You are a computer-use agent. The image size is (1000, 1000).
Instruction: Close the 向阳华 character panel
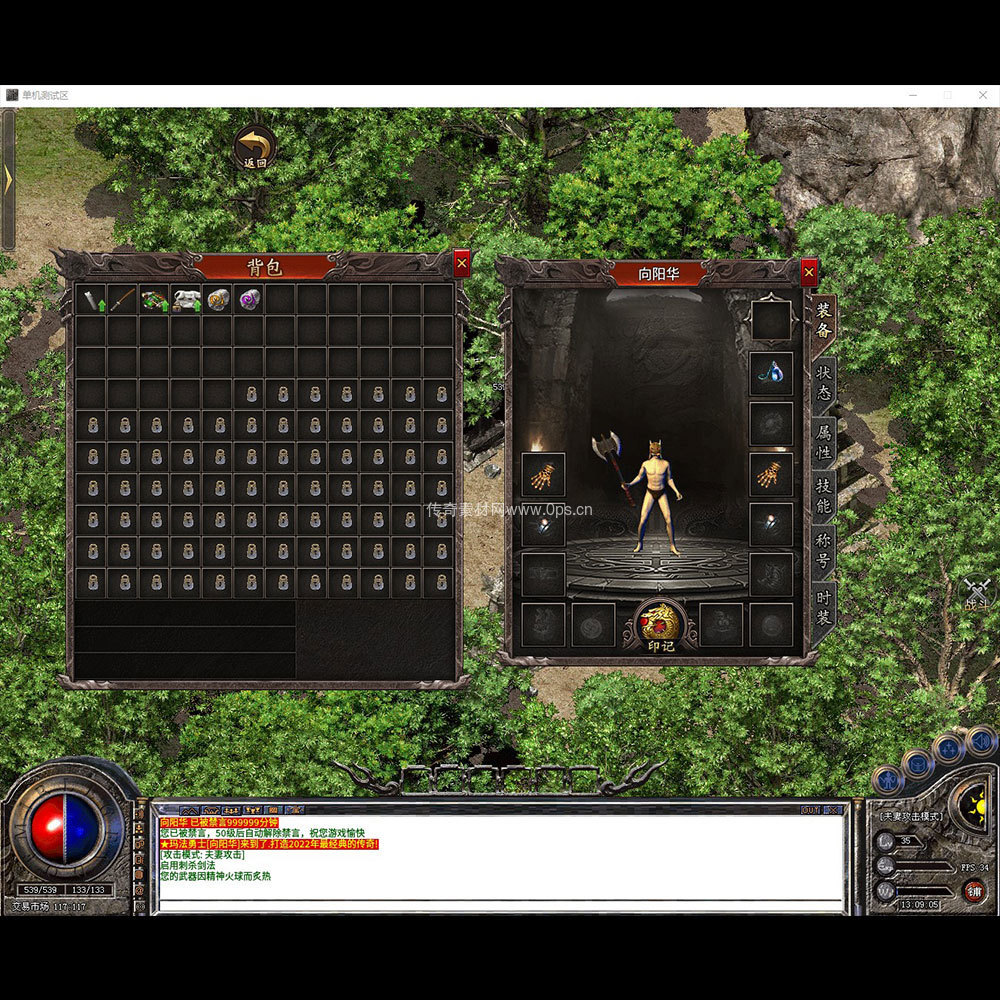[x=809, y=271]
